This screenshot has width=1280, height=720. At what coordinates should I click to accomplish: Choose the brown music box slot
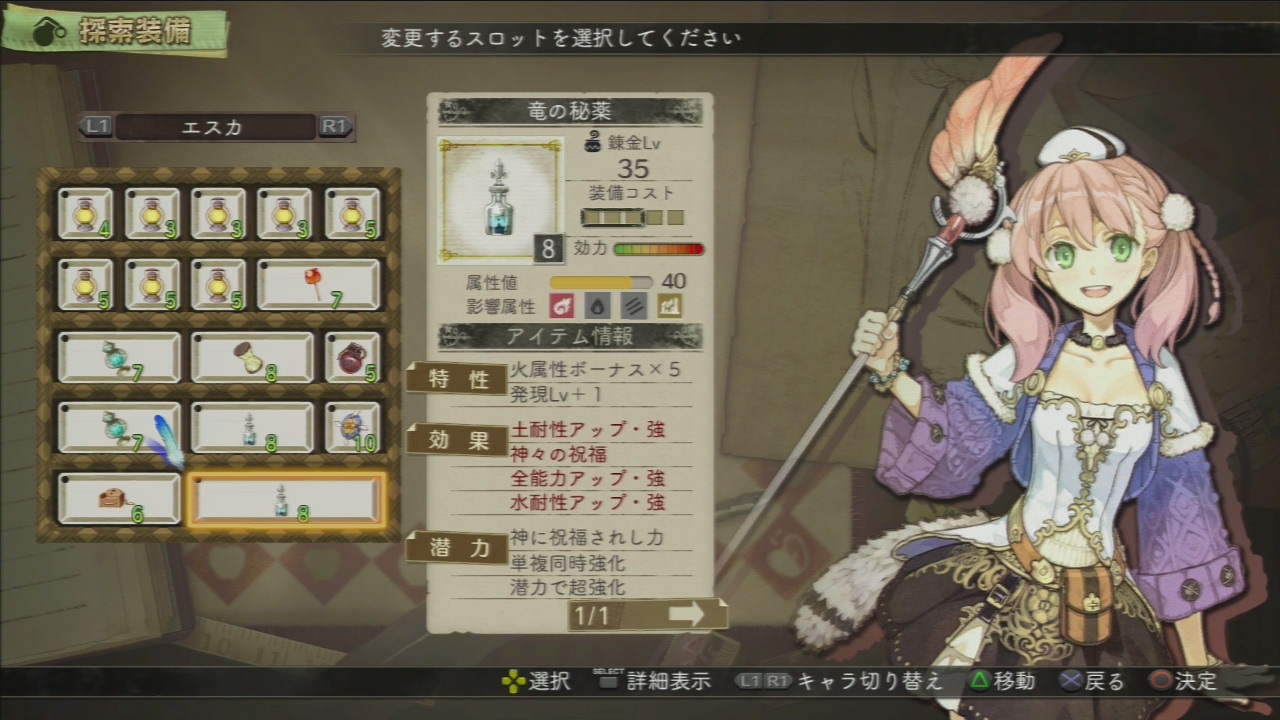(x=119, y=498)
